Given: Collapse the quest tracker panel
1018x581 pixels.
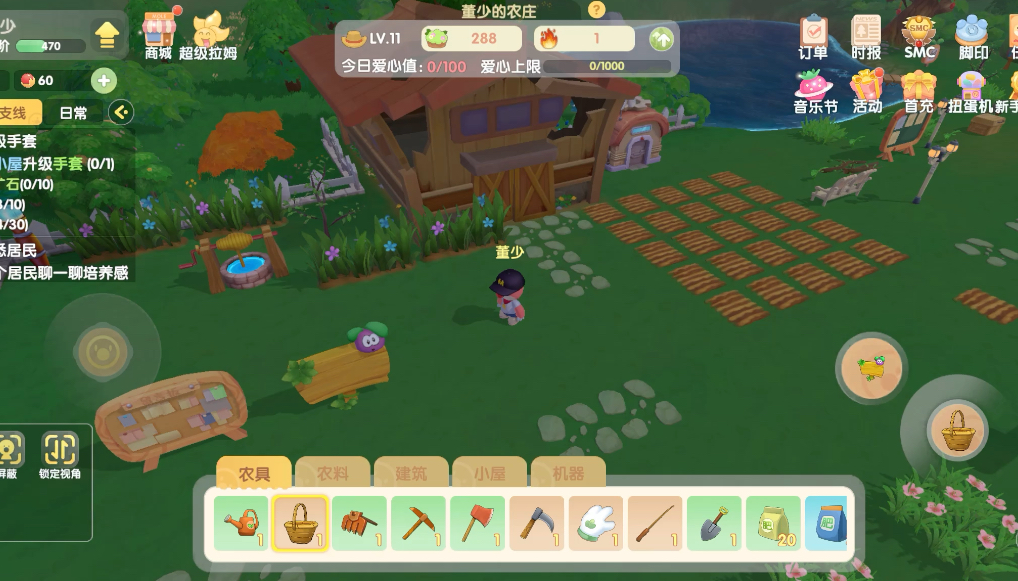Looking at the screenshot, I should [120, 112].
